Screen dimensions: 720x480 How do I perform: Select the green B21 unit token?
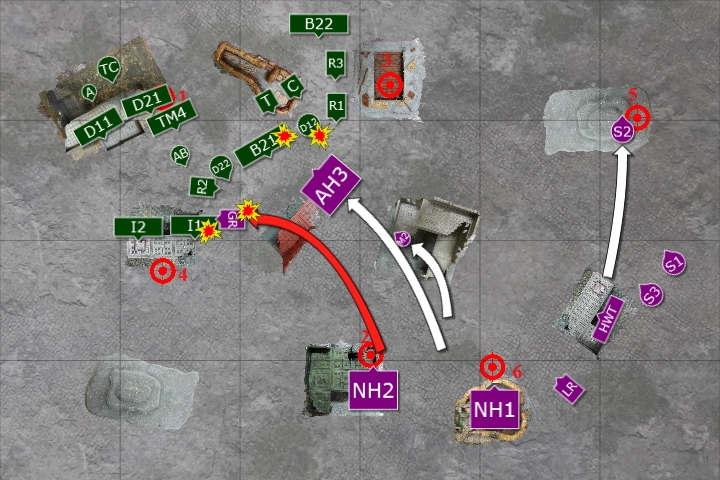click(259, 150)
